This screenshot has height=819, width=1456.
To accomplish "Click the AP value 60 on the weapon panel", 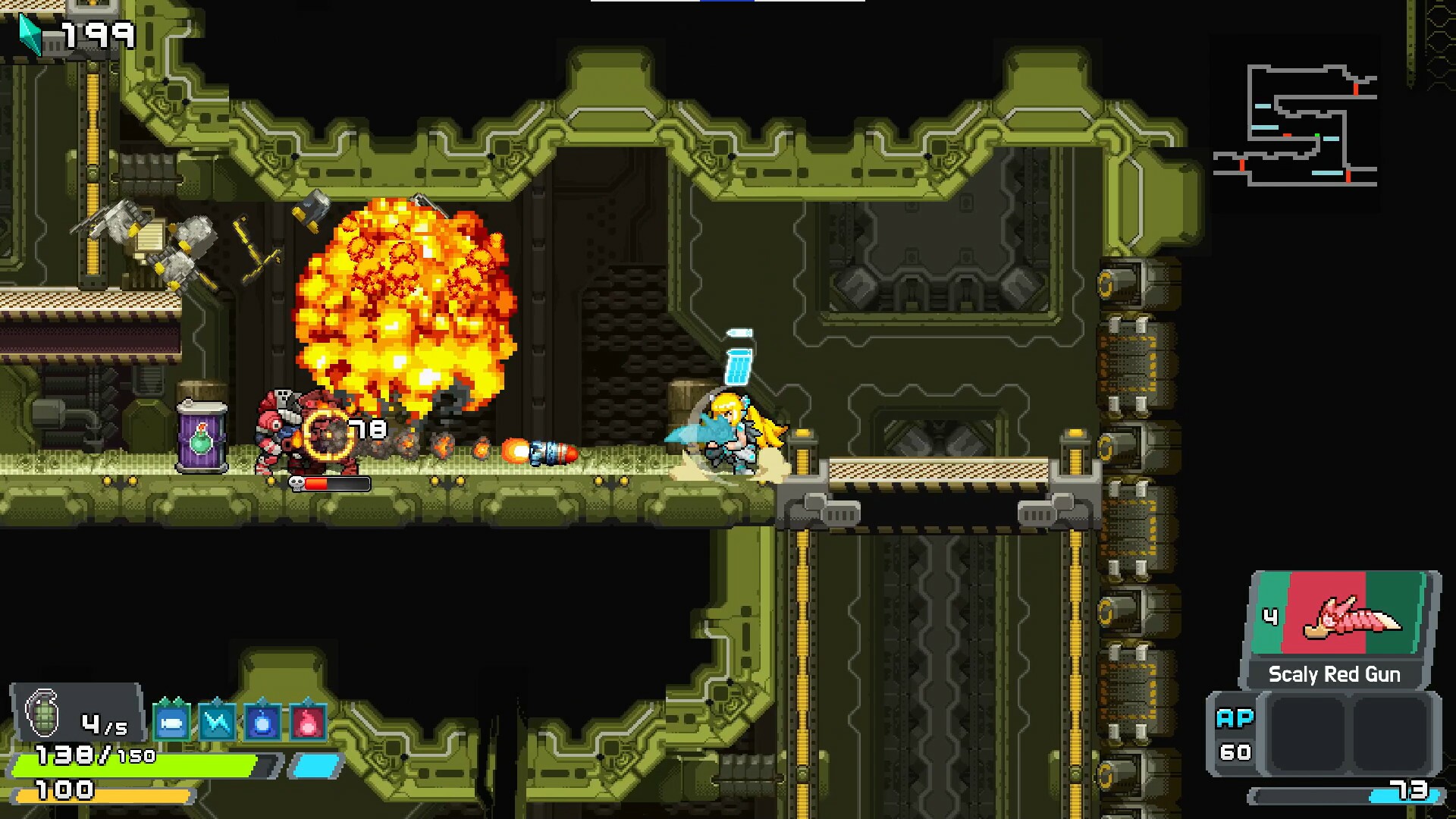I will [x=1235, y=753].
